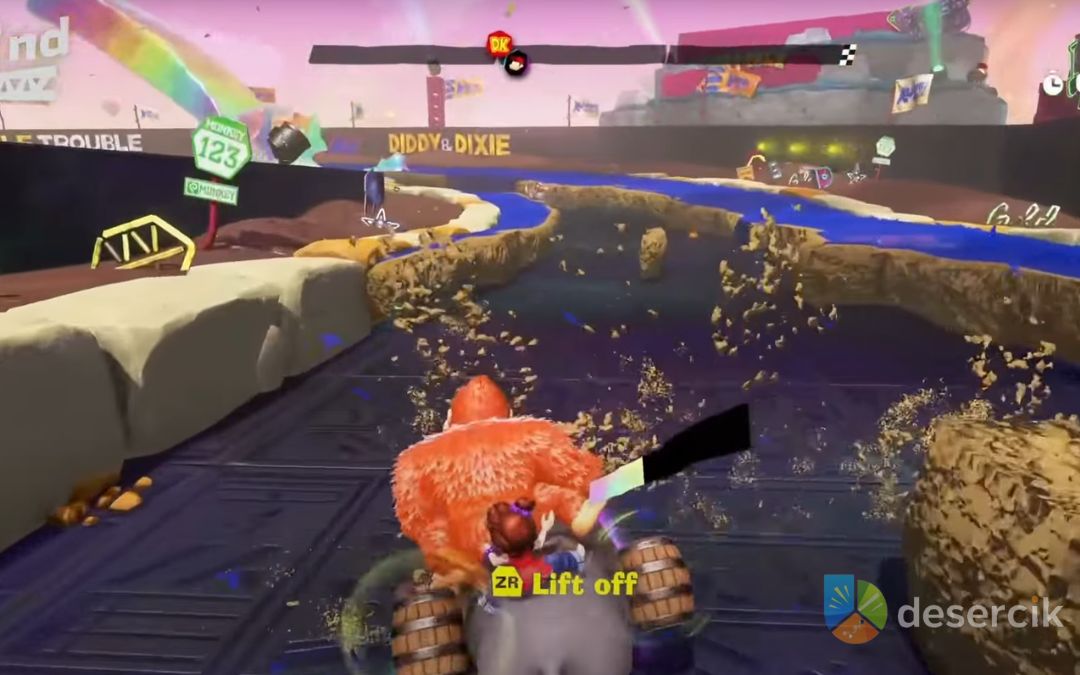Click the checkered finish flag on progress bar

[846, 55]
